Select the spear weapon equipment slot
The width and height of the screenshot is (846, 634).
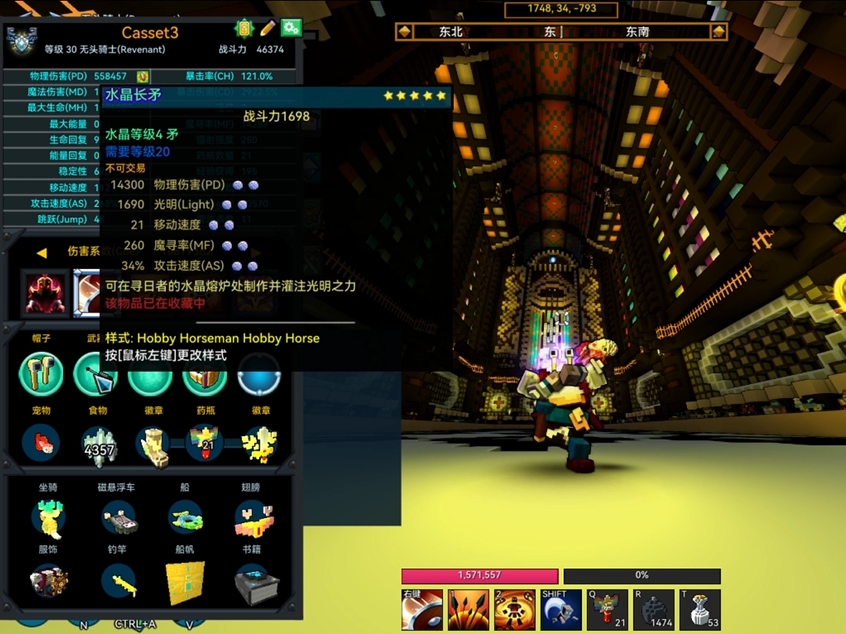pos(95,374)
